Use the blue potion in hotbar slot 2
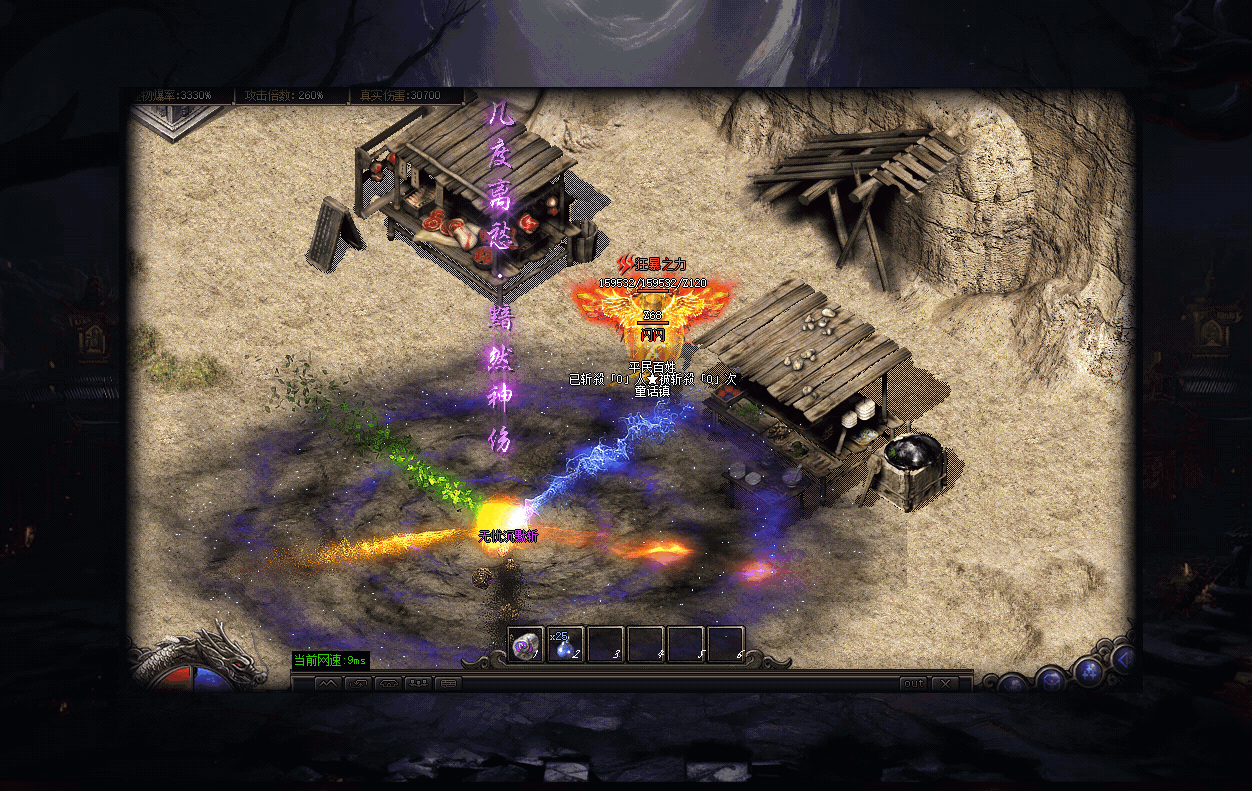This screenshot has width=1252, height=791. 565,645
